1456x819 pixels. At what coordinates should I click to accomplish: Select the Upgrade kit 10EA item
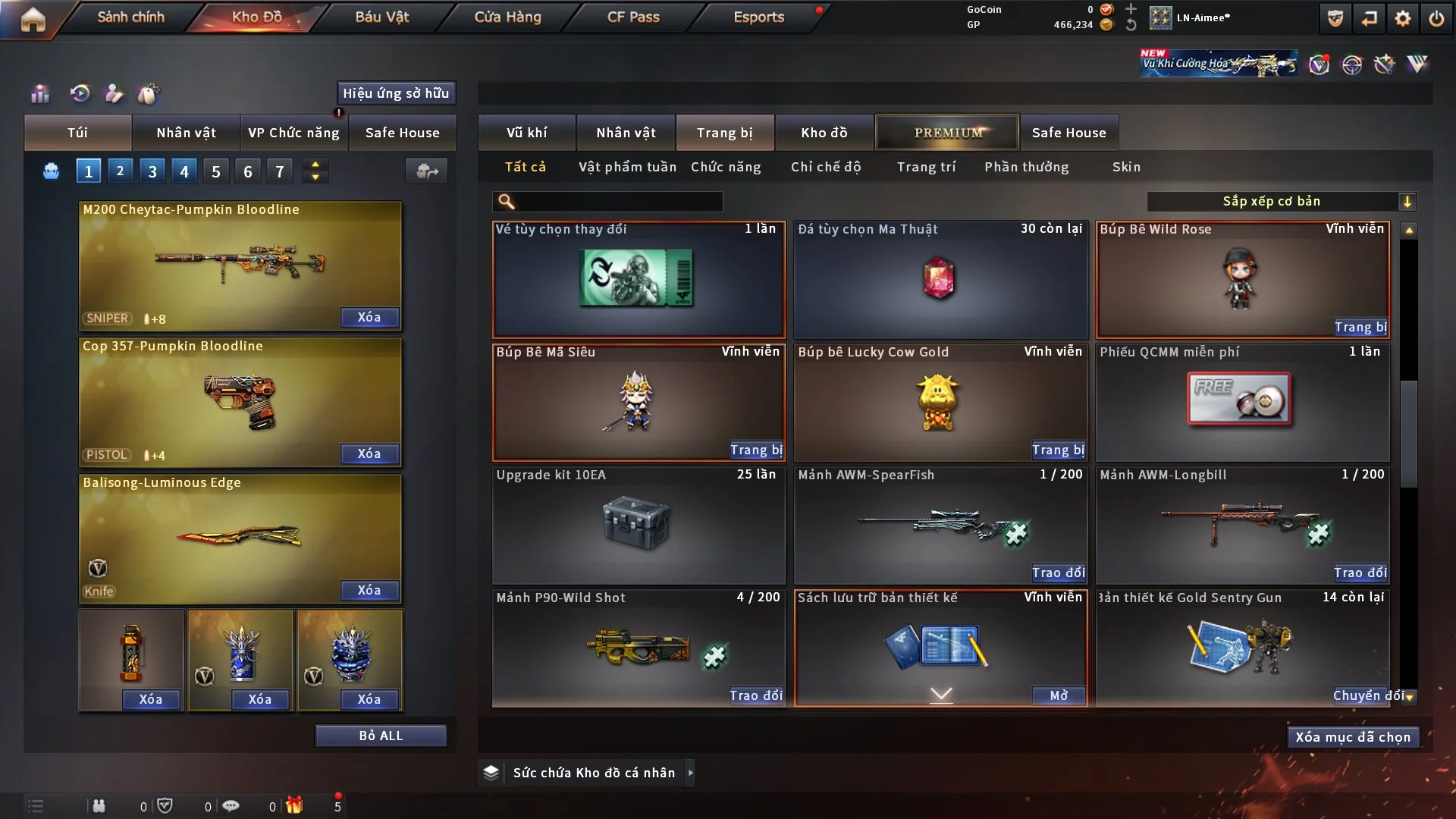(x=638, y=525)
